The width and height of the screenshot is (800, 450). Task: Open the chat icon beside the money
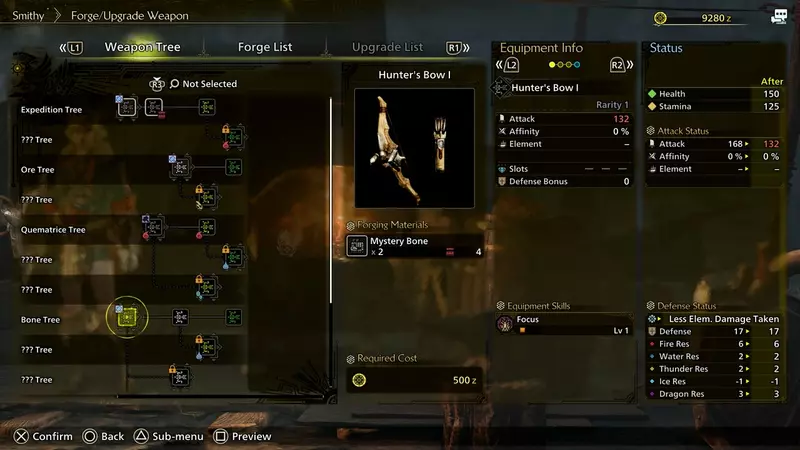[x=778, y=17]
